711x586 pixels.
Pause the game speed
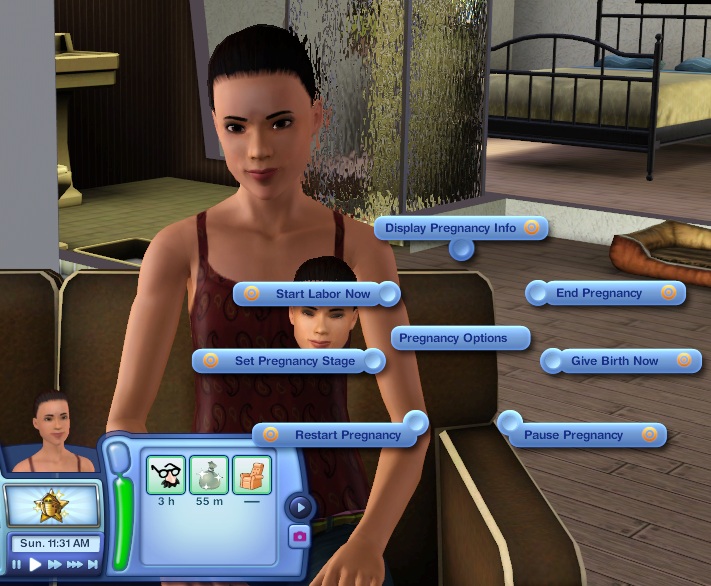(x=17, y=565)
